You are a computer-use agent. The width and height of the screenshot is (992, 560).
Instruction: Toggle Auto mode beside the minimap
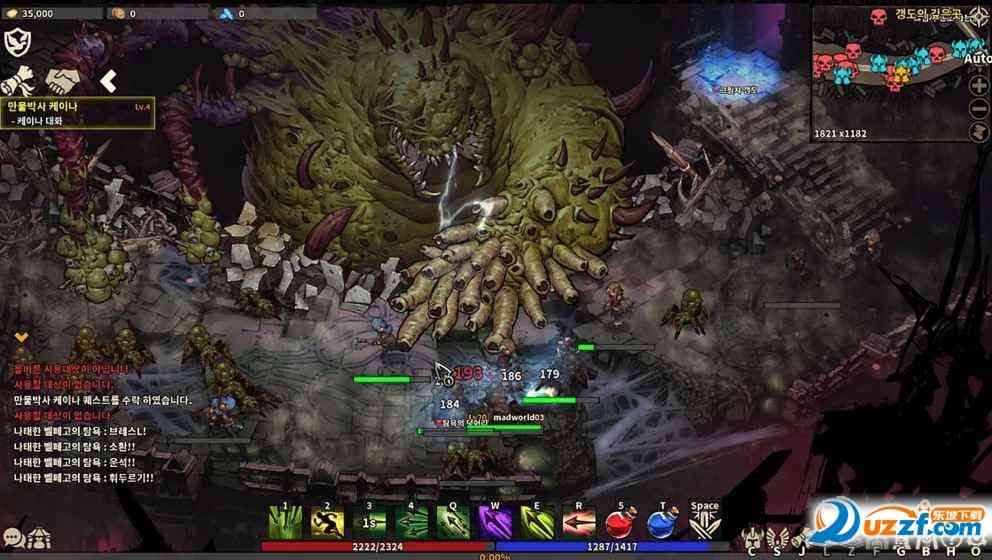pos(978,58)
